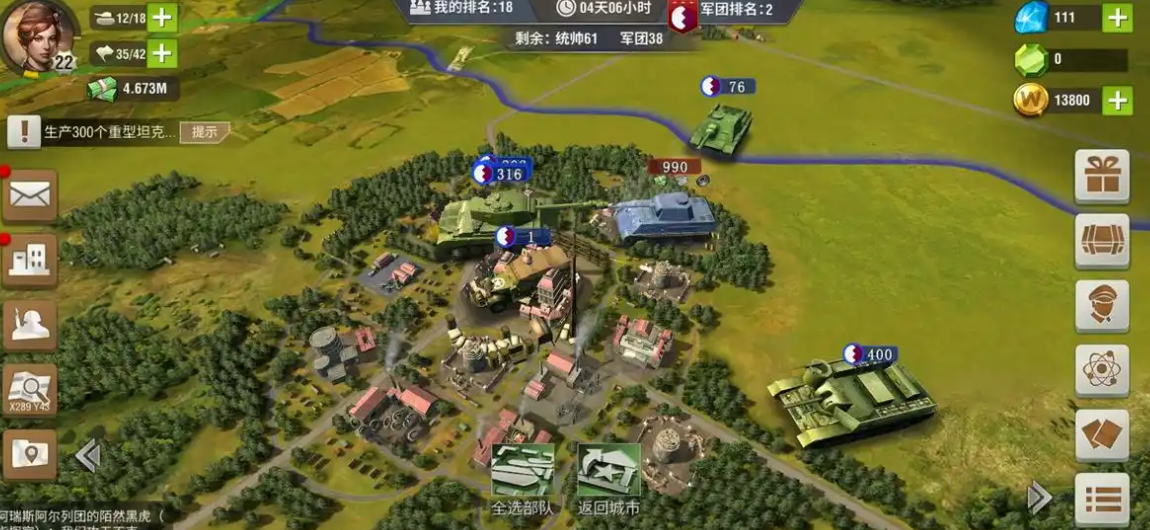The image size is (1150, 530).
Task: Open the officer commander menu
Action: point(1102,306)
